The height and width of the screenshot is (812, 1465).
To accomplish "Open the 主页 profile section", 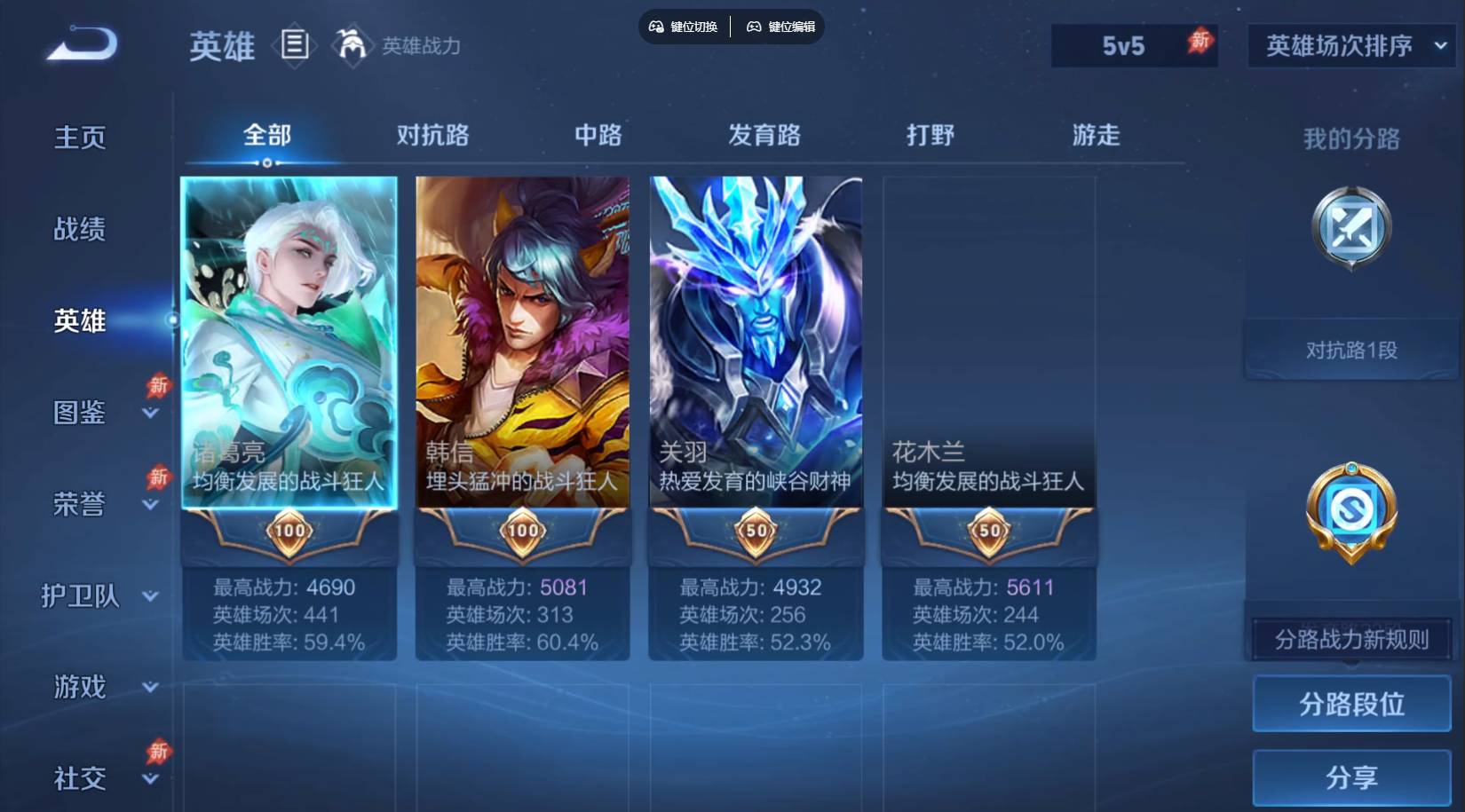I will 80,138.
